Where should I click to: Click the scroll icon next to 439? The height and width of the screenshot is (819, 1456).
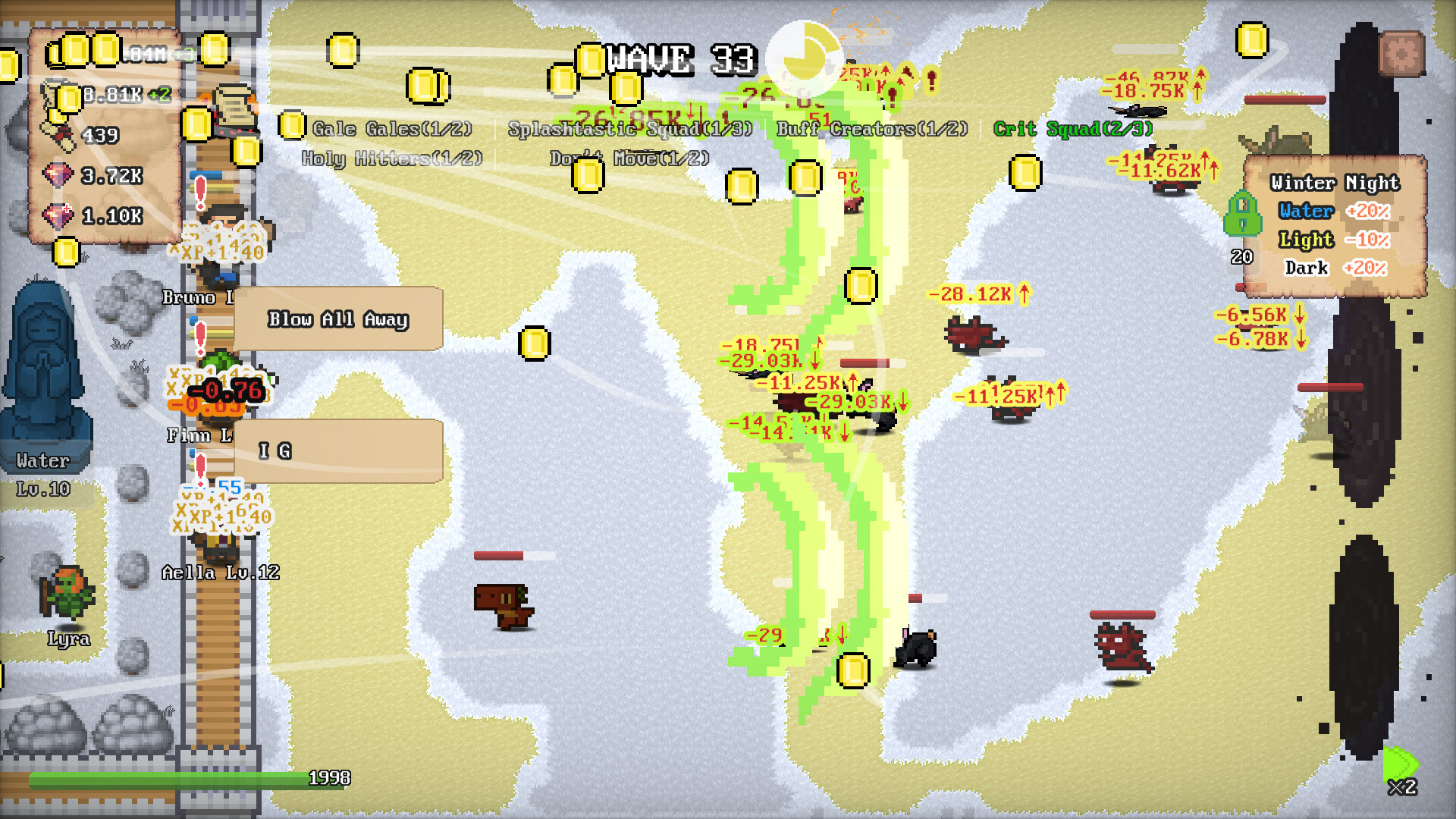click(x=57, y=136)
